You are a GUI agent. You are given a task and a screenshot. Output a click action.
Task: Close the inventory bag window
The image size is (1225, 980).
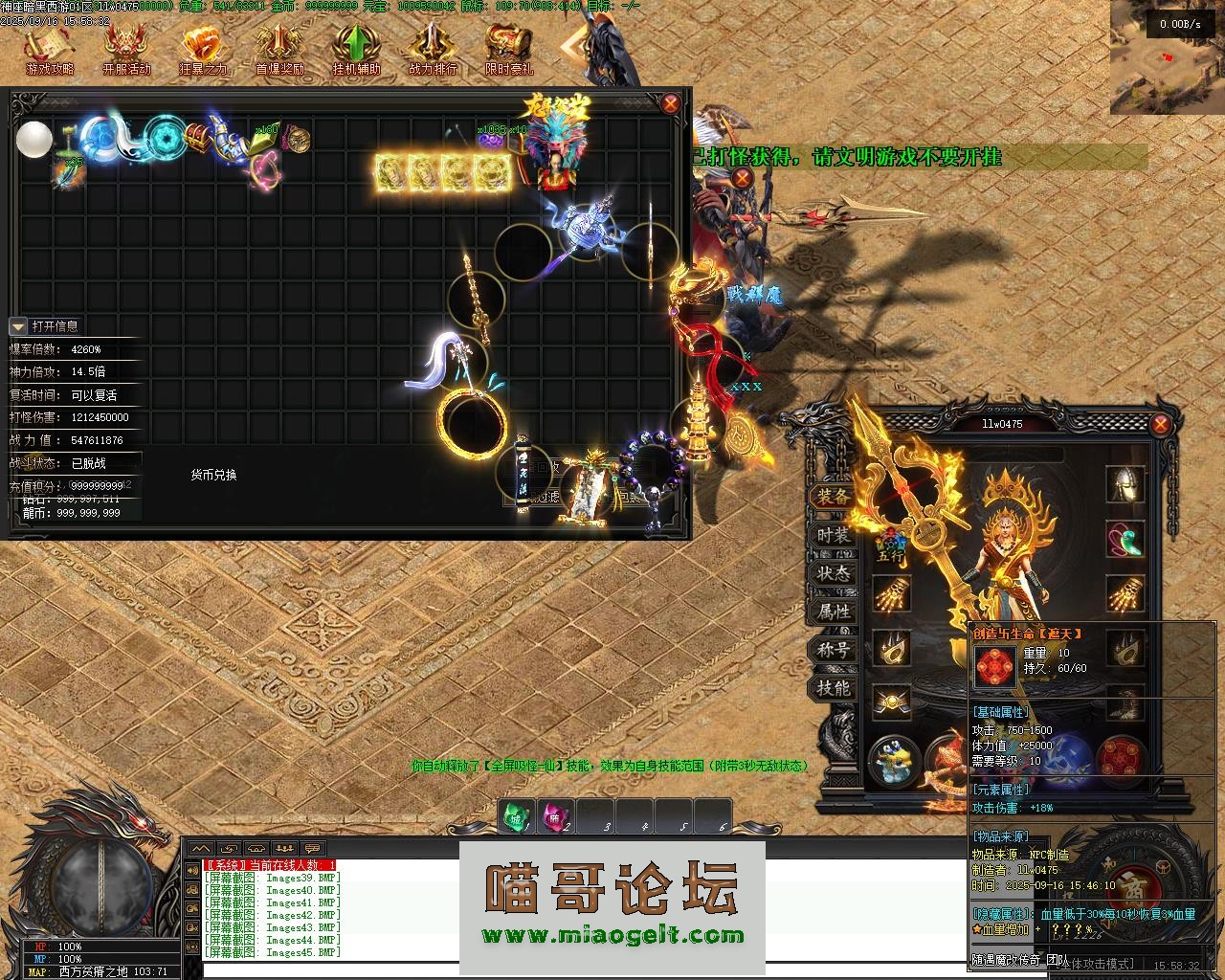coord(671,103)
